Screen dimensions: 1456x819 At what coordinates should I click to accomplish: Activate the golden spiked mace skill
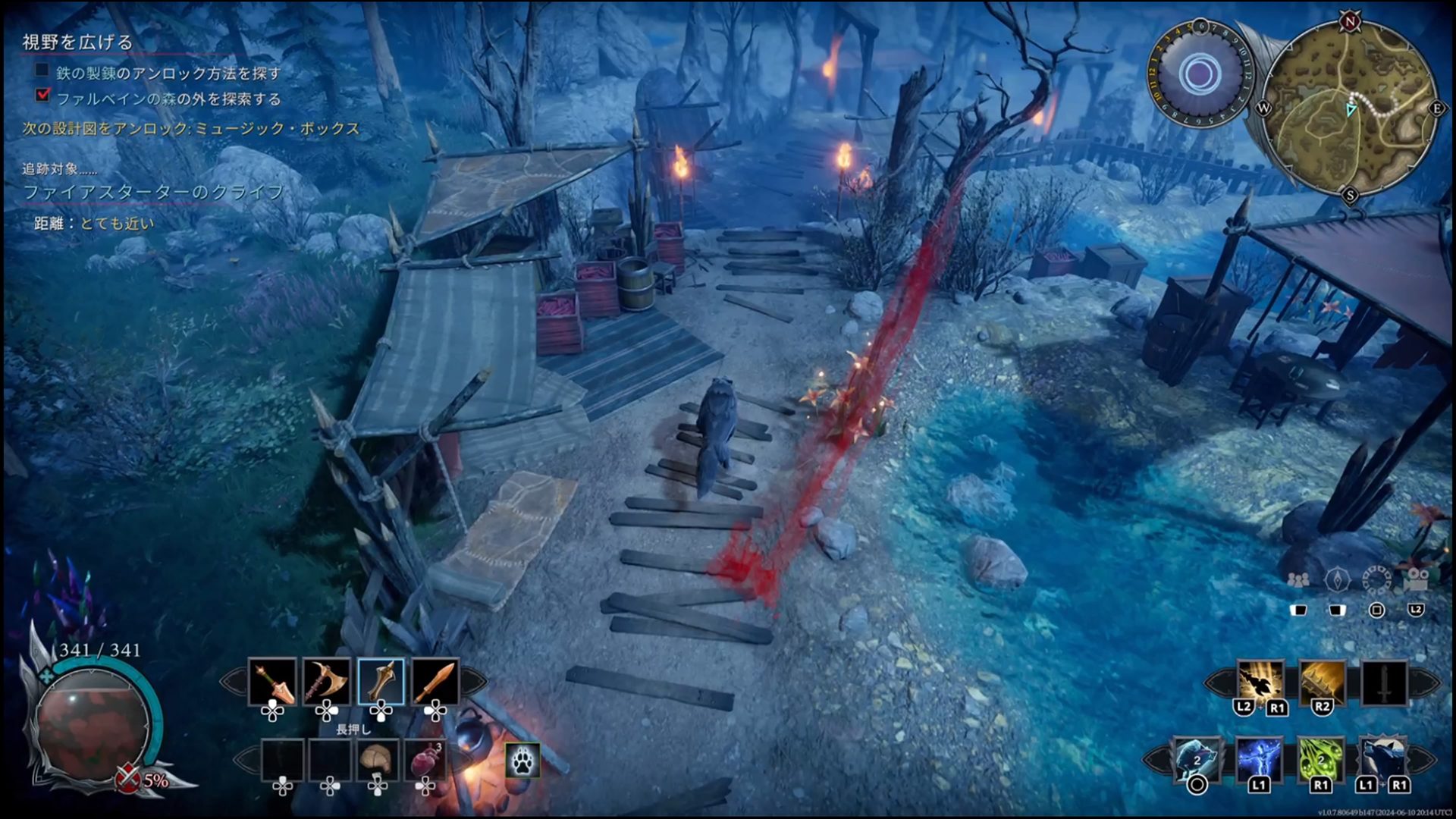tap(1322, 682)
